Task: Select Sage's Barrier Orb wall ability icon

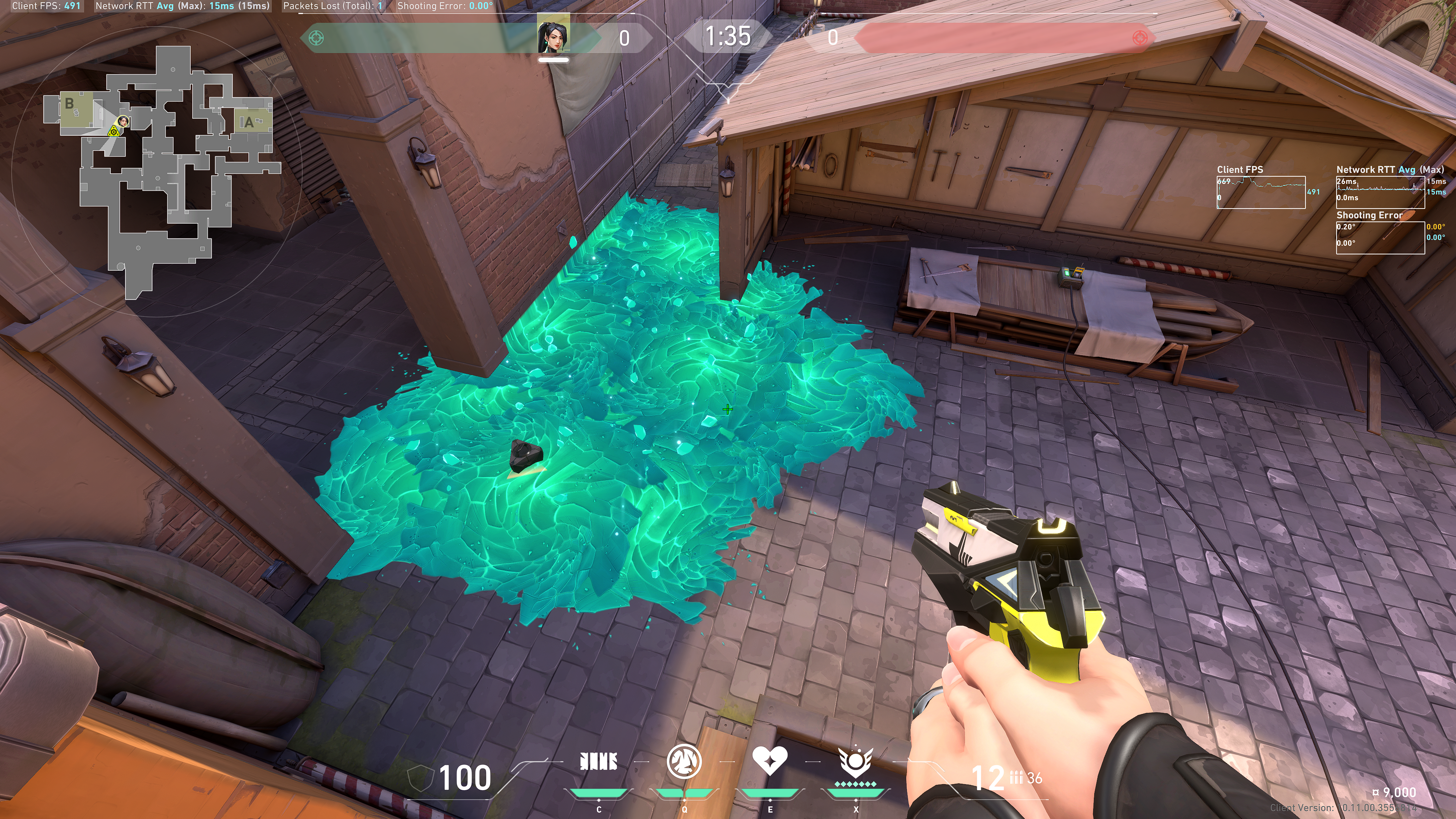Action: 599,761
